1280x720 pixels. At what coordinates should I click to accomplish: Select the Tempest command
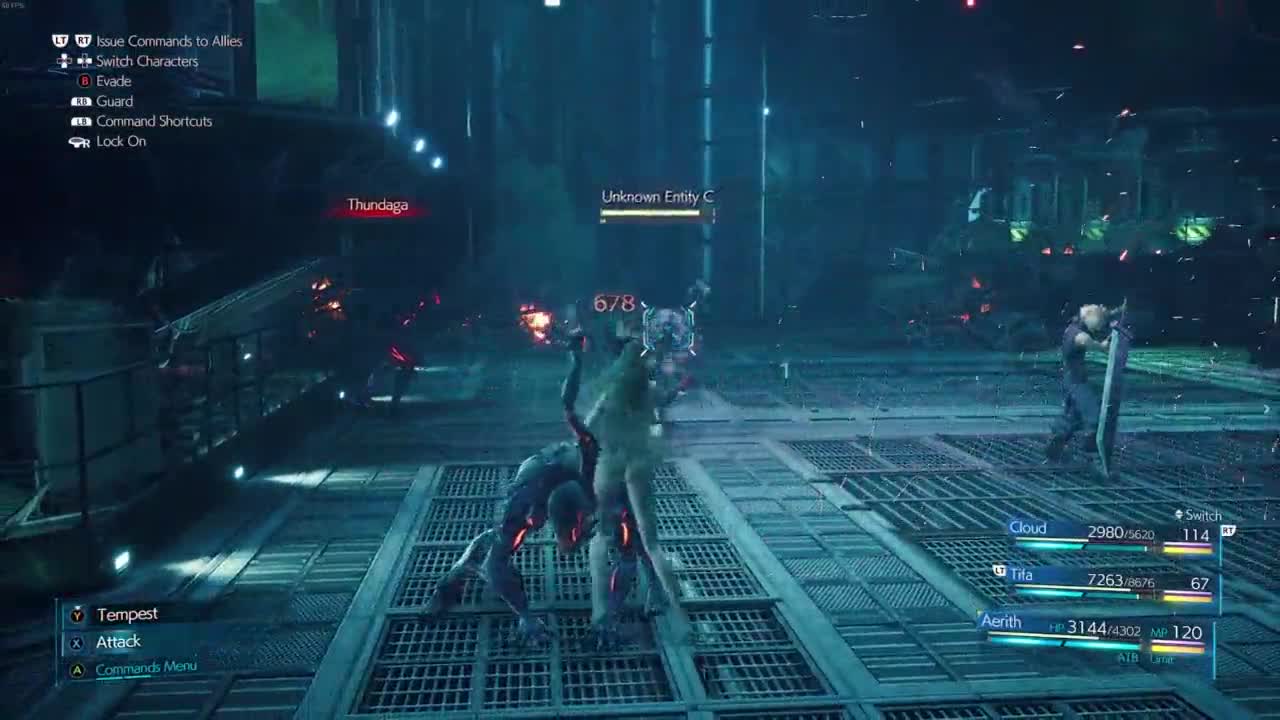[126, 615]
